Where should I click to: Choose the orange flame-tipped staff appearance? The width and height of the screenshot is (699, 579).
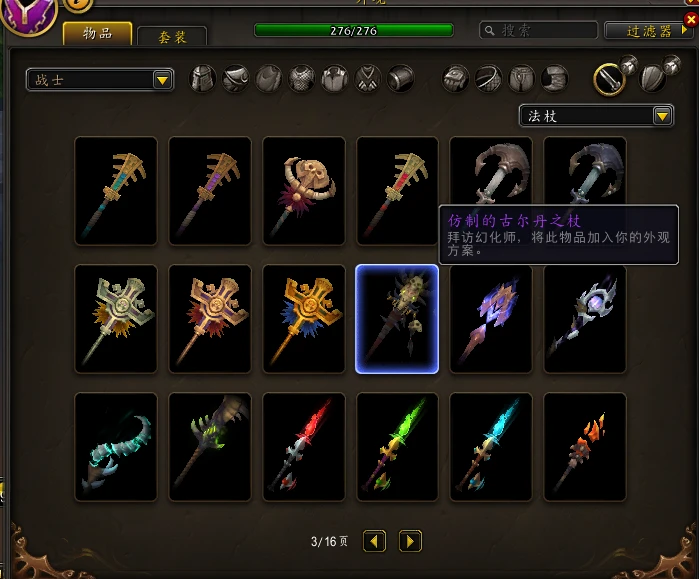pyautogui.click(x=585, y=447)
